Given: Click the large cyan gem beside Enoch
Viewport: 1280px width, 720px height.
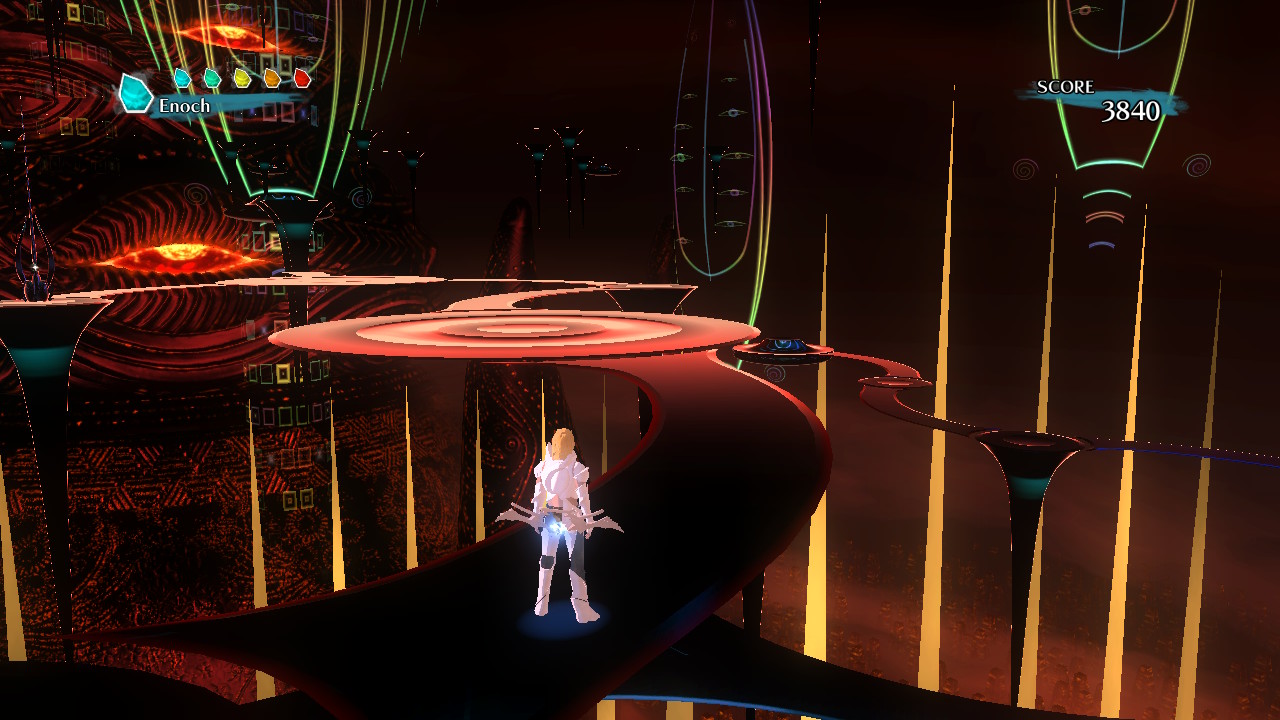Looking at the screenshot, I should pyautogui.click(x=134, y=94).
